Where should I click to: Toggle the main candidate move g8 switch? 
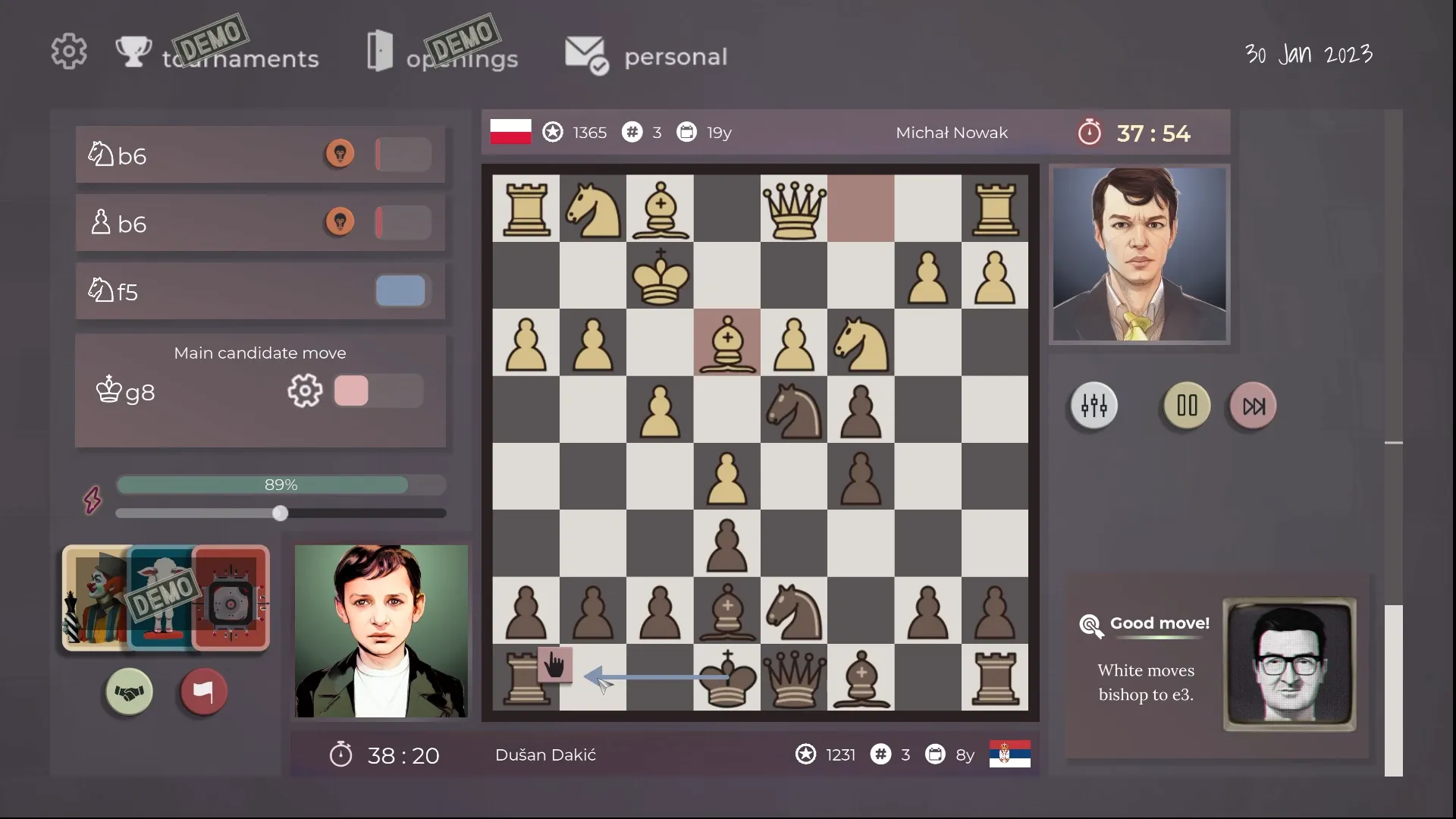tap(378, 391)
